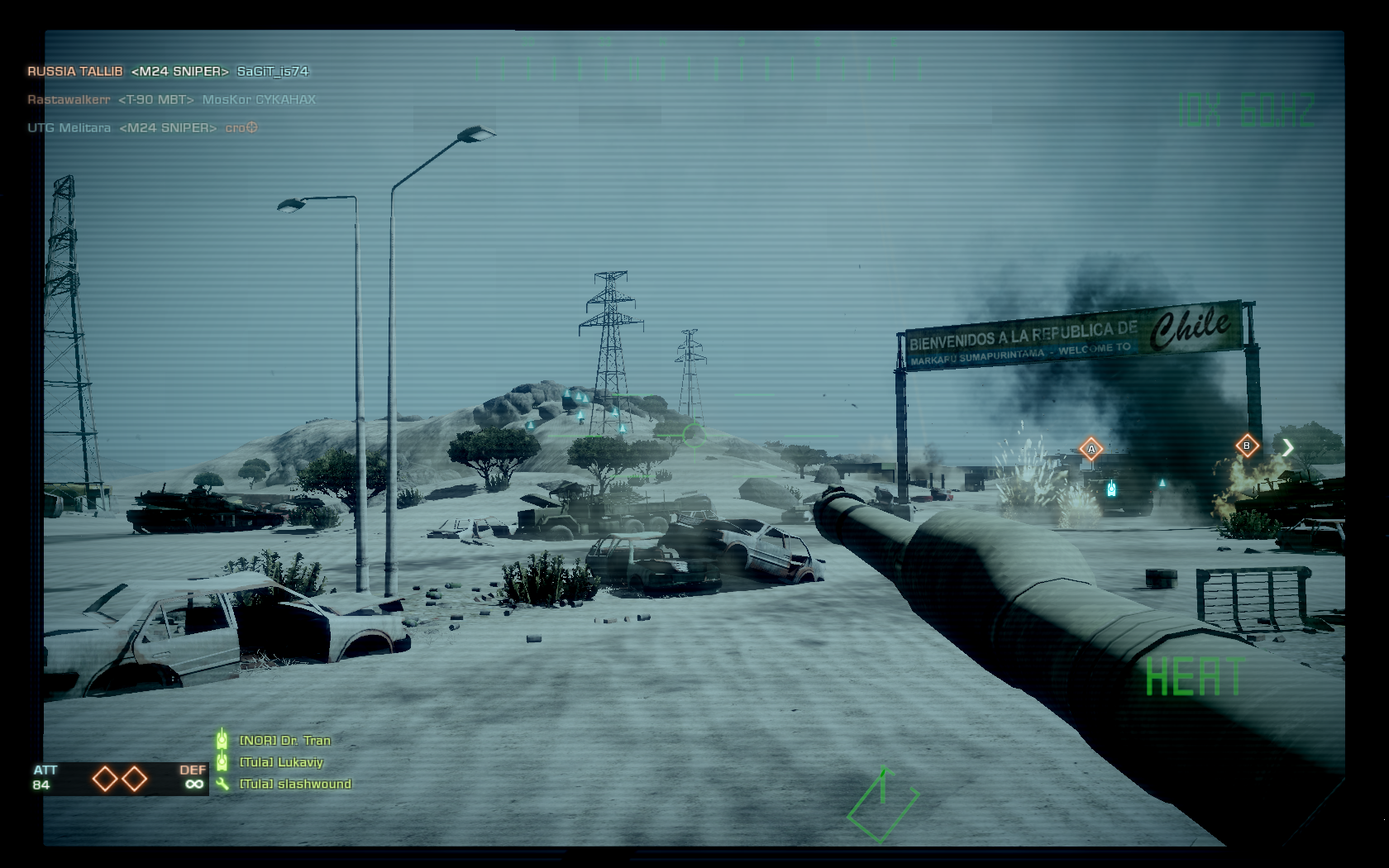The height and width of the screenshot is (868, 1389).
Task: Click the UTG Melitara kill feed row
Action: click(142, 128)
